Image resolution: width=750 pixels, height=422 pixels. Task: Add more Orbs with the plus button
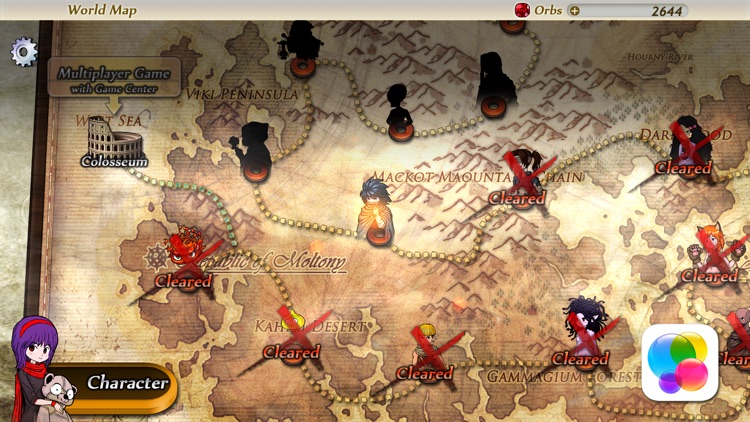(x=574, y=11)
